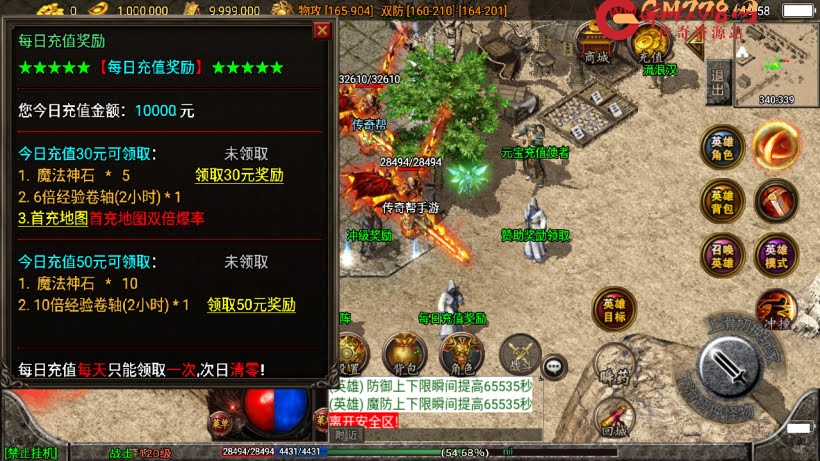Open the first-recharge map link
The height and width of the screenshot is (461, 820).
point(53,218)
